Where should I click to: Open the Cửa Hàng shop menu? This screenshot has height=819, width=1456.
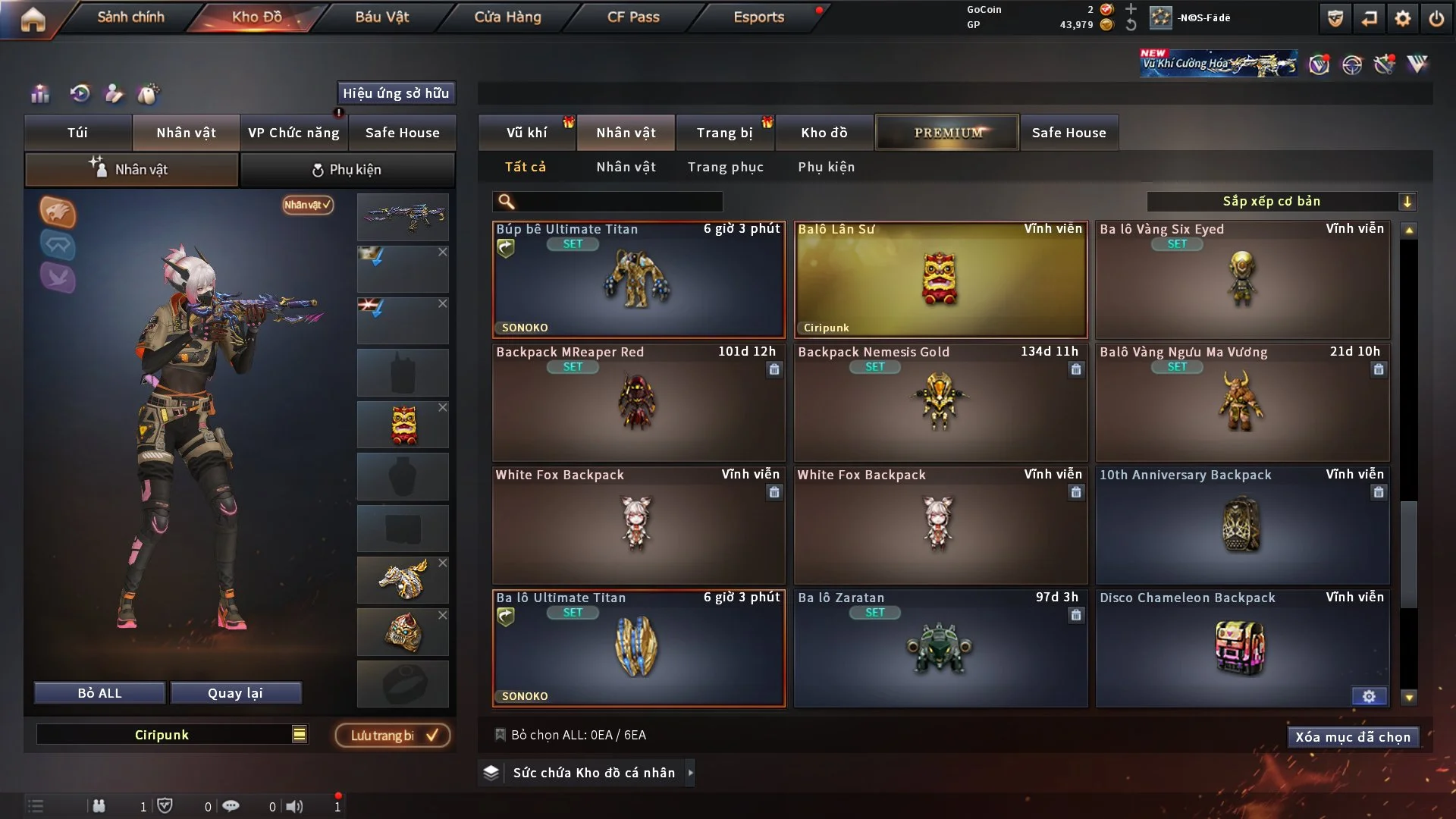click(x=507, y=17)
